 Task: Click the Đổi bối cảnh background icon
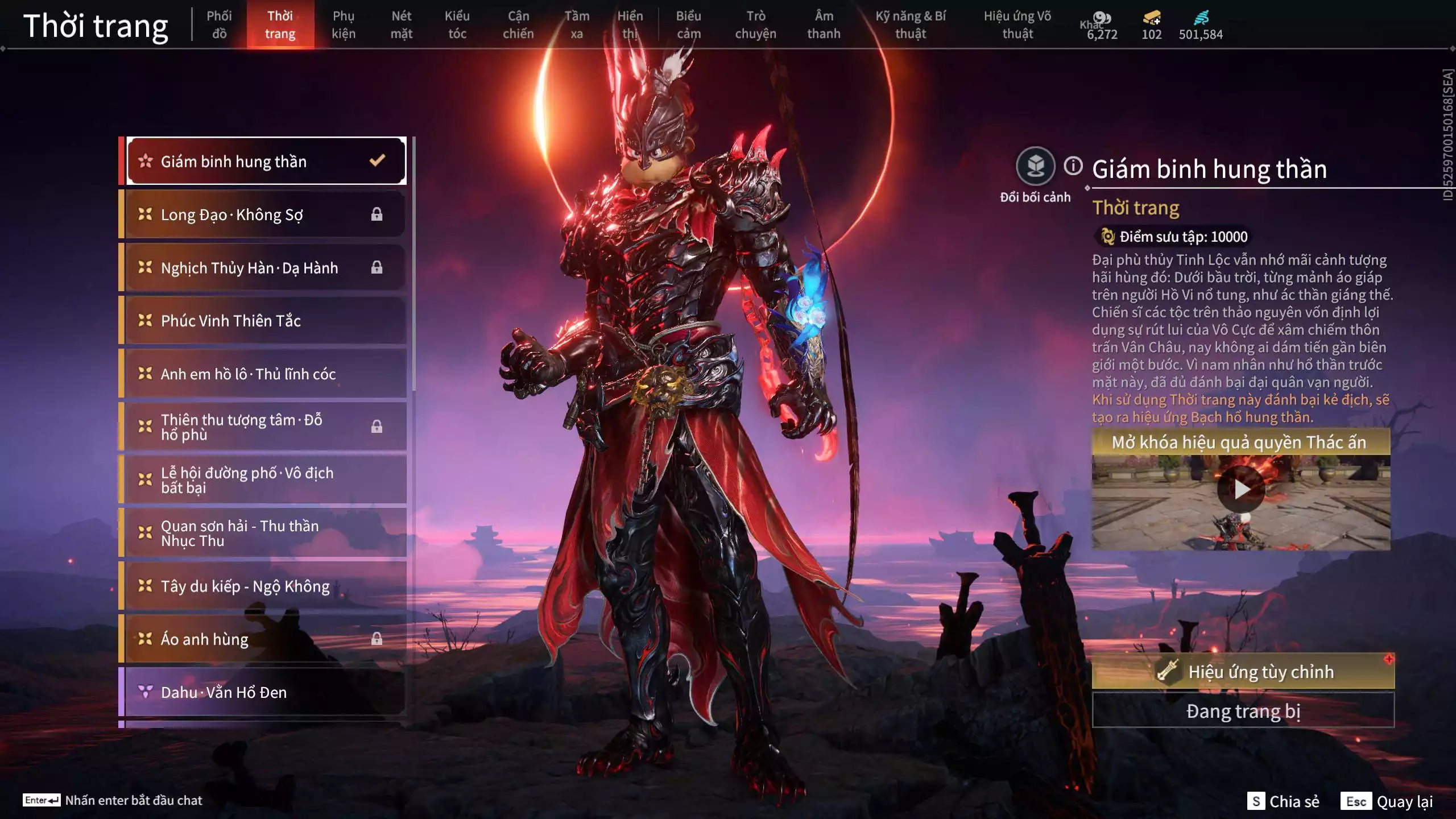(x=1035, y=167)
